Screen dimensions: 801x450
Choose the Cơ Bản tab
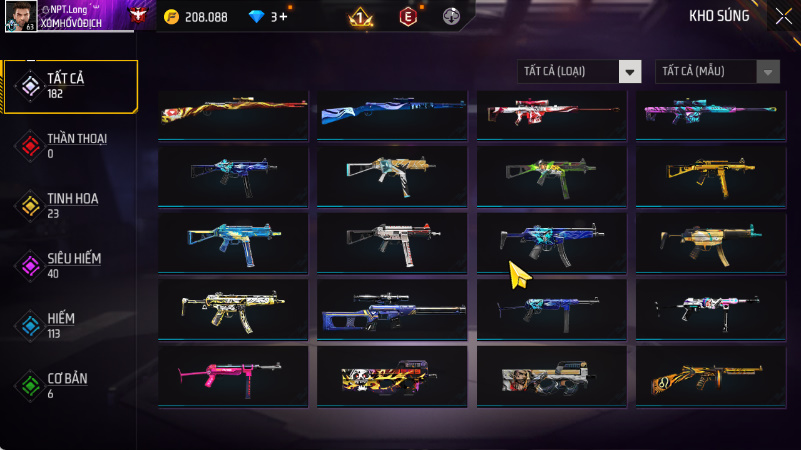coord(70,385)
